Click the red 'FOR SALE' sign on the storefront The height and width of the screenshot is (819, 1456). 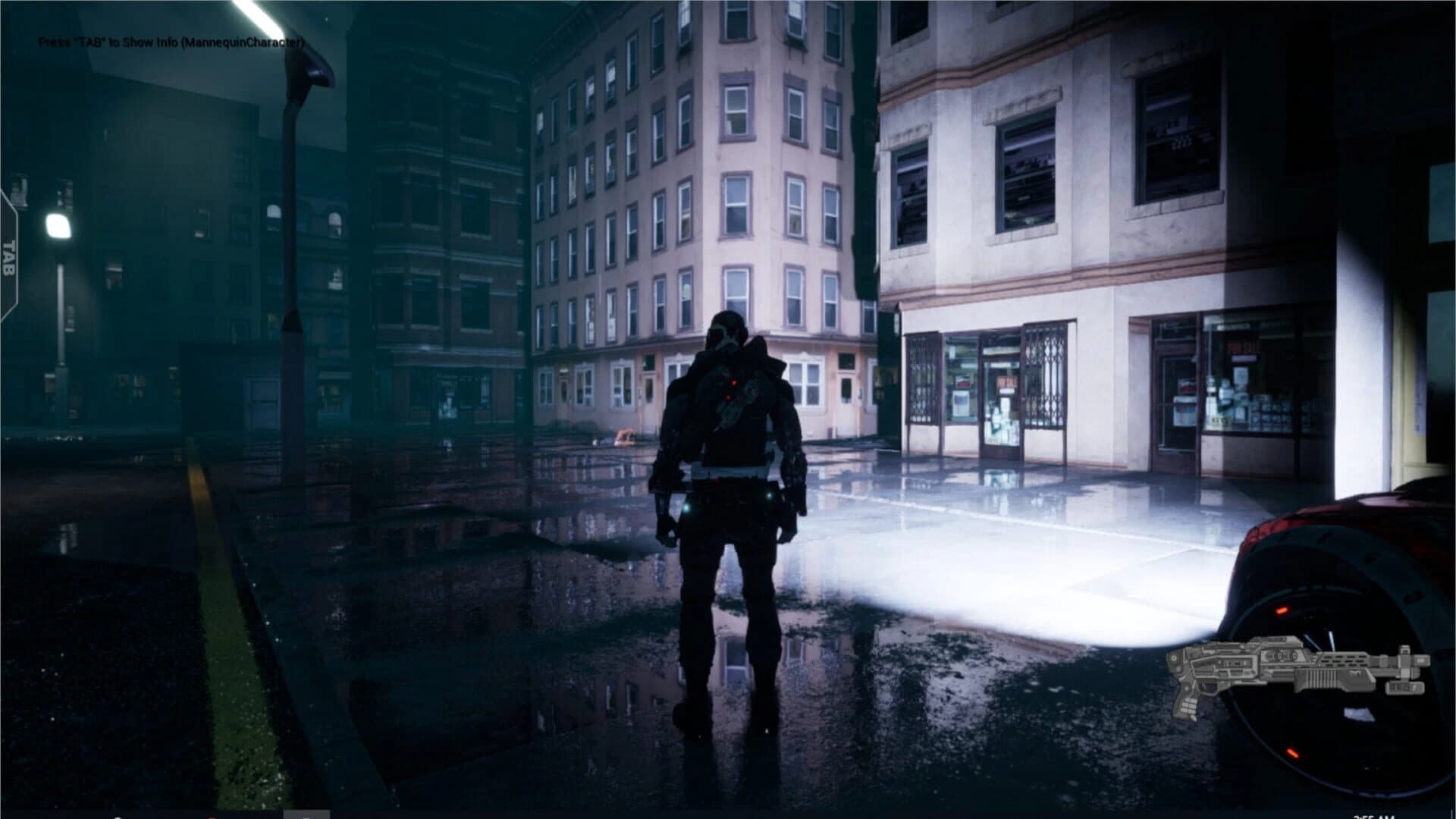click(x=1242, y=347)
